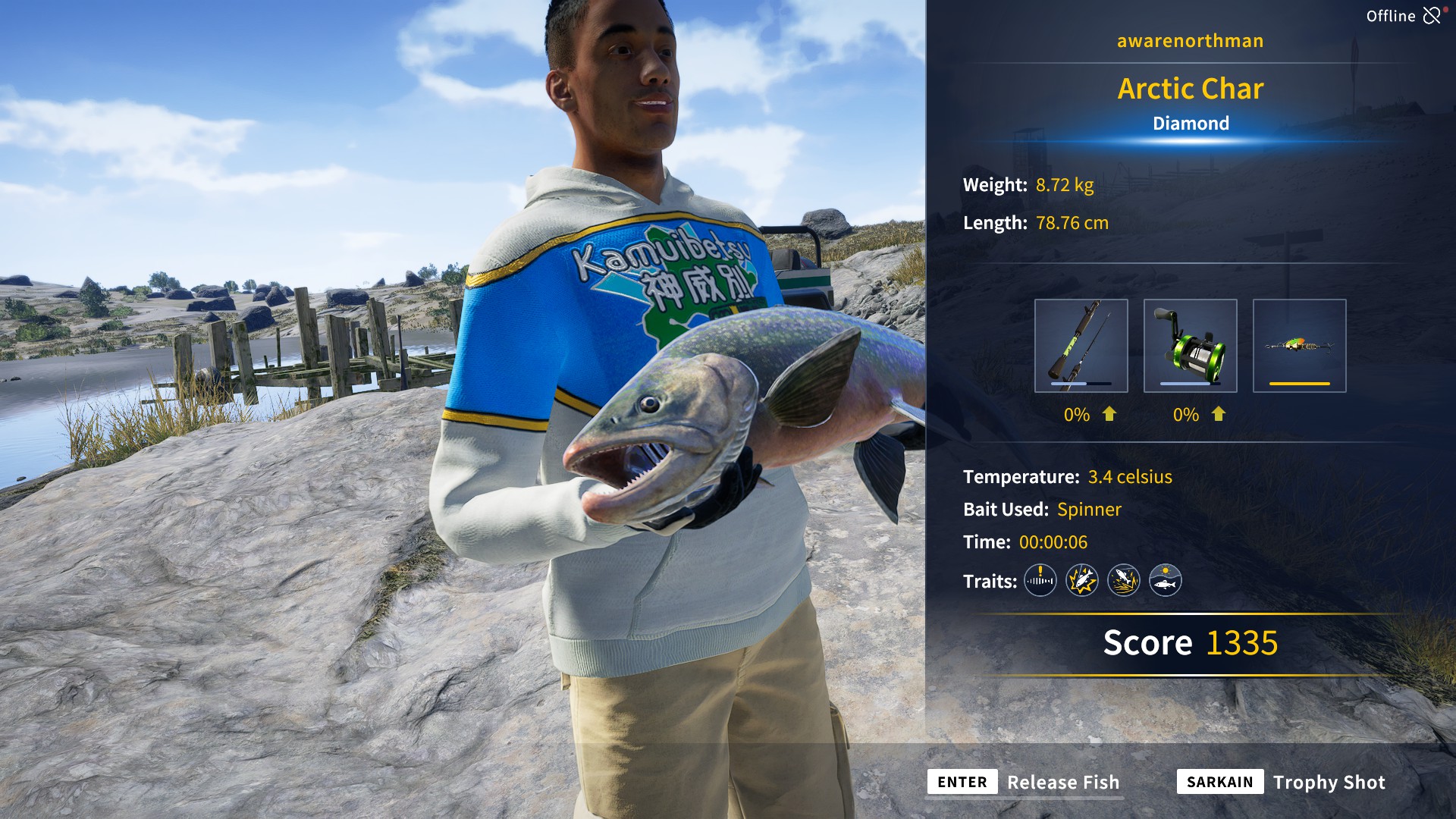Click the rod upgrade arrow icon

1108,415
